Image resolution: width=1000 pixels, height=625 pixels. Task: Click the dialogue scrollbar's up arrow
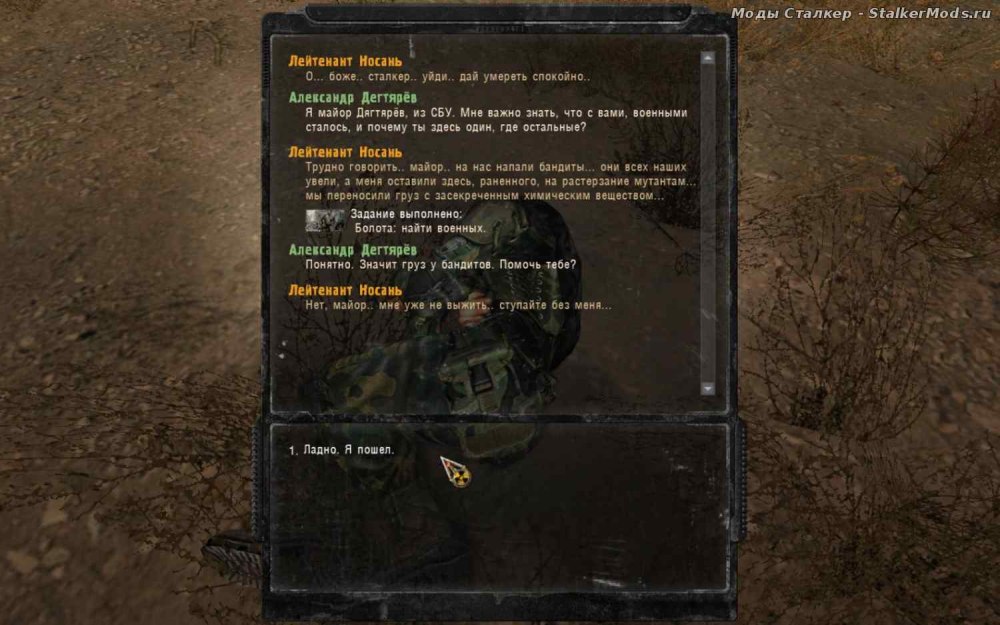tap(708, 58)
